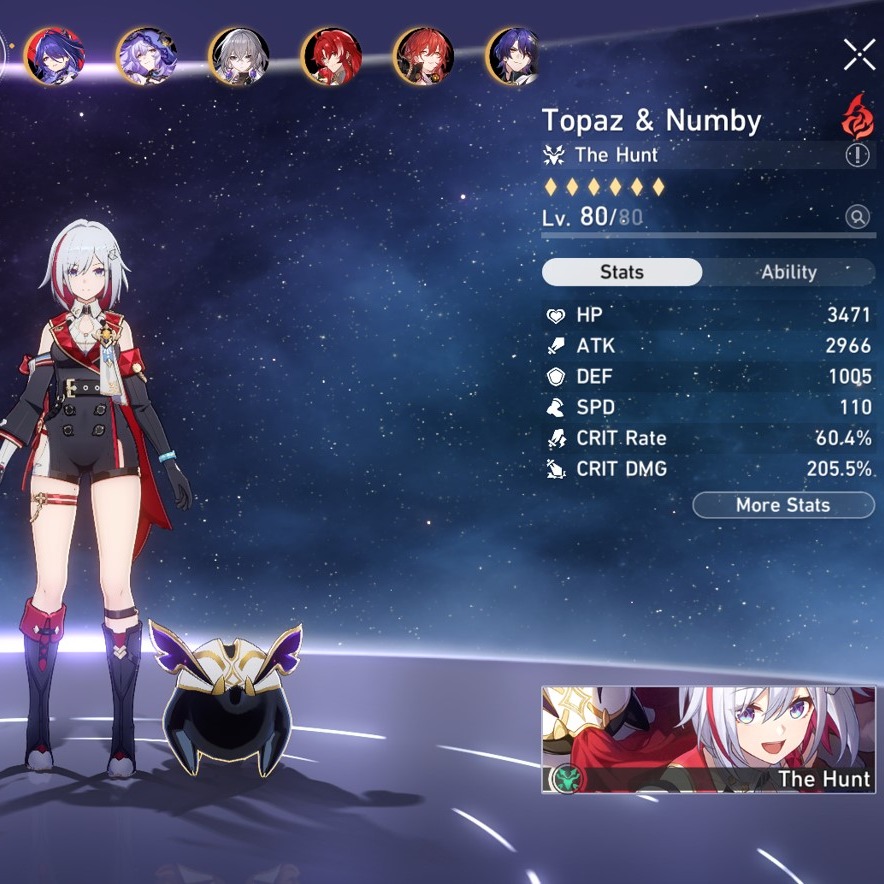884x884 pixels.
Task: Select the Acheron portrait with purple hair
Action: coord(53,55)
